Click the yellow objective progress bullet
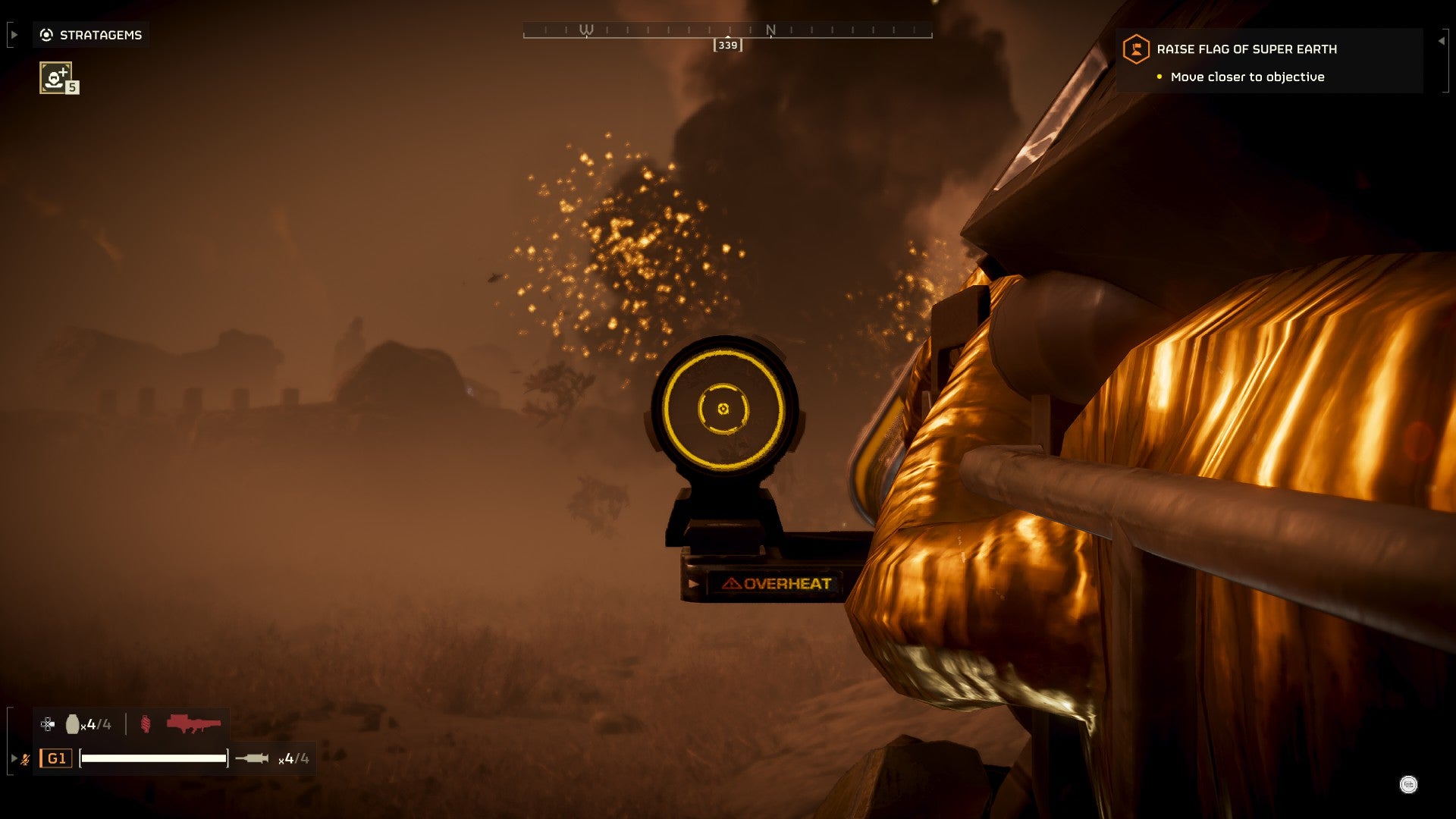 click(1159, 77)
